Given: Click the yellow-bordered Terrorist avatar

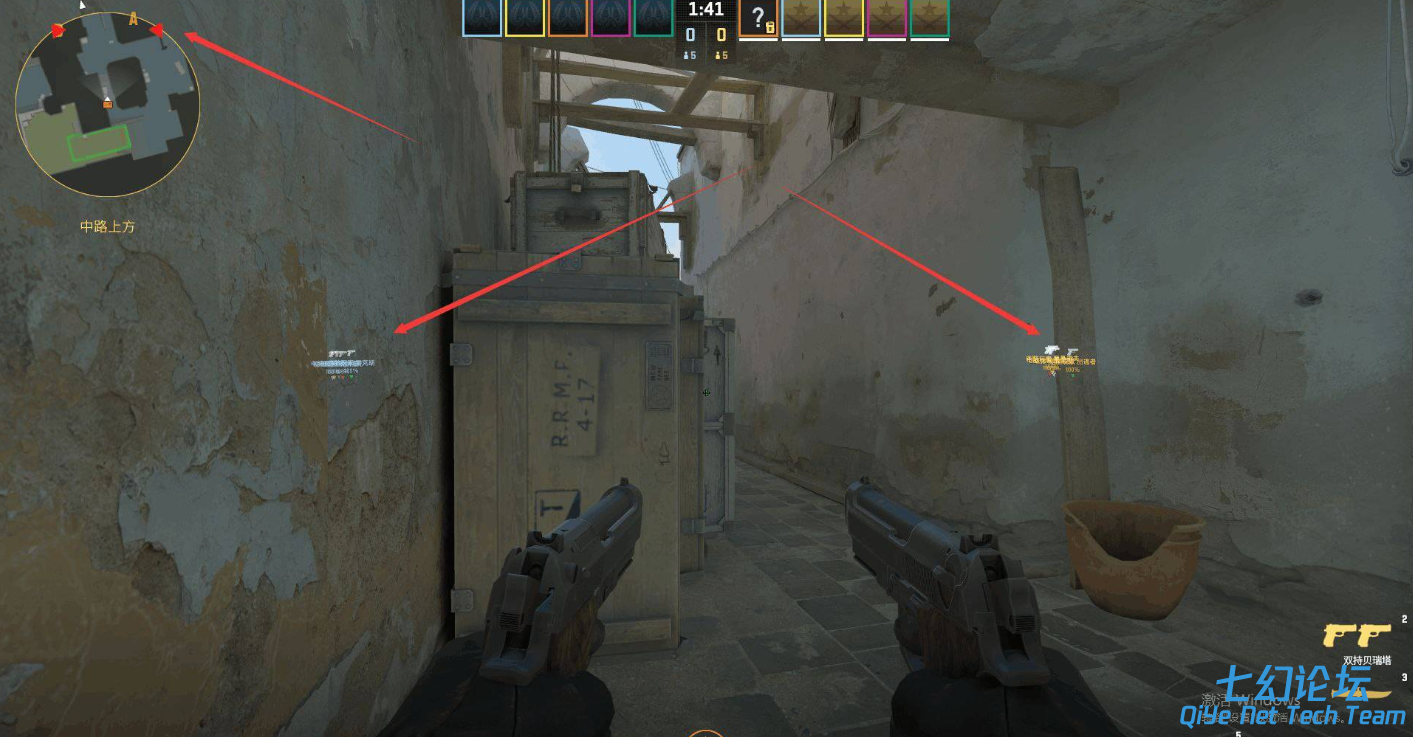Looking at the screenshot, I should [x=846, y=17].
